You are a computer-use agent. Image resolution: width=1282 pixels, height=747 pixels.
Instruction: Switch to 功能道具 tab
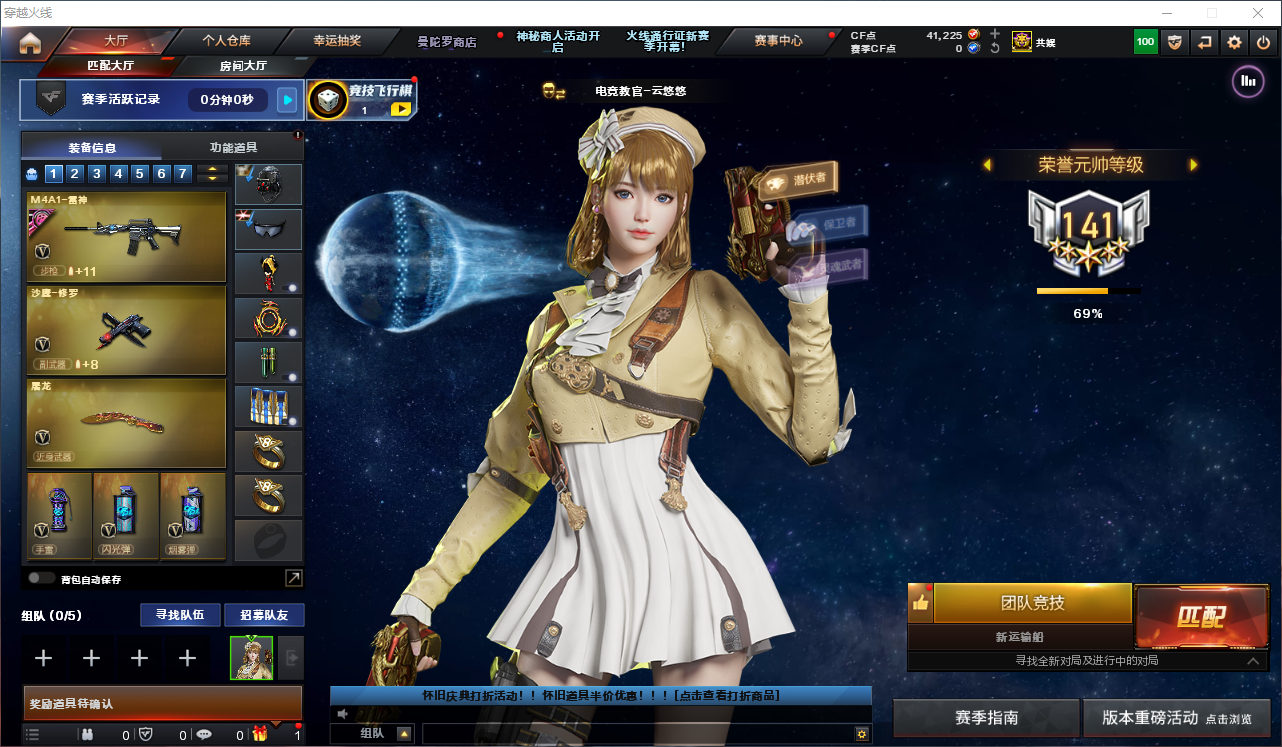pyautogui.click(x=233, y=147)
